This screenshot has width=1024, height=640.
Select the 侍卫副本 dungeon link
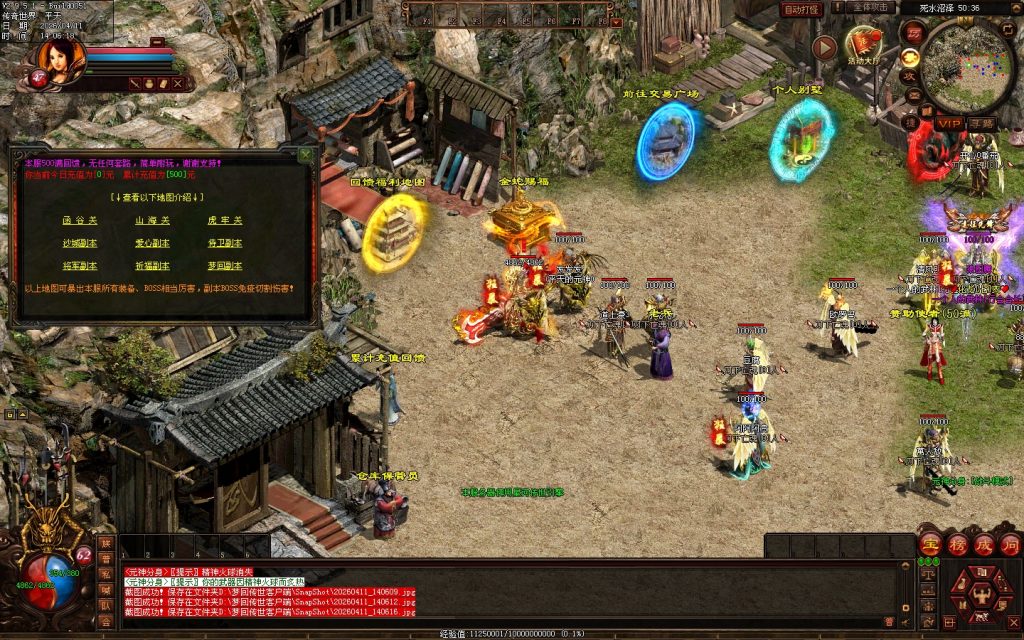[x=225, y=243]
